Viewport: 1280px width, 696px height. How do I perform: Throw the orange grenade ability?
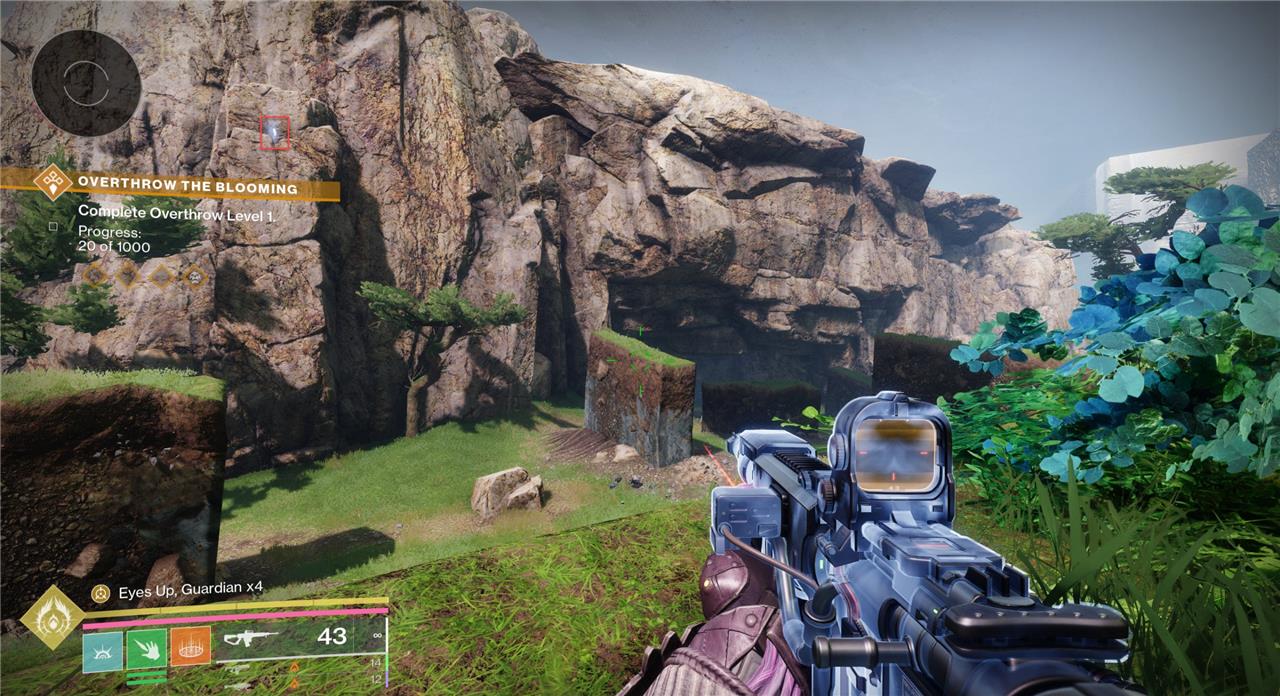pos(190,646)
